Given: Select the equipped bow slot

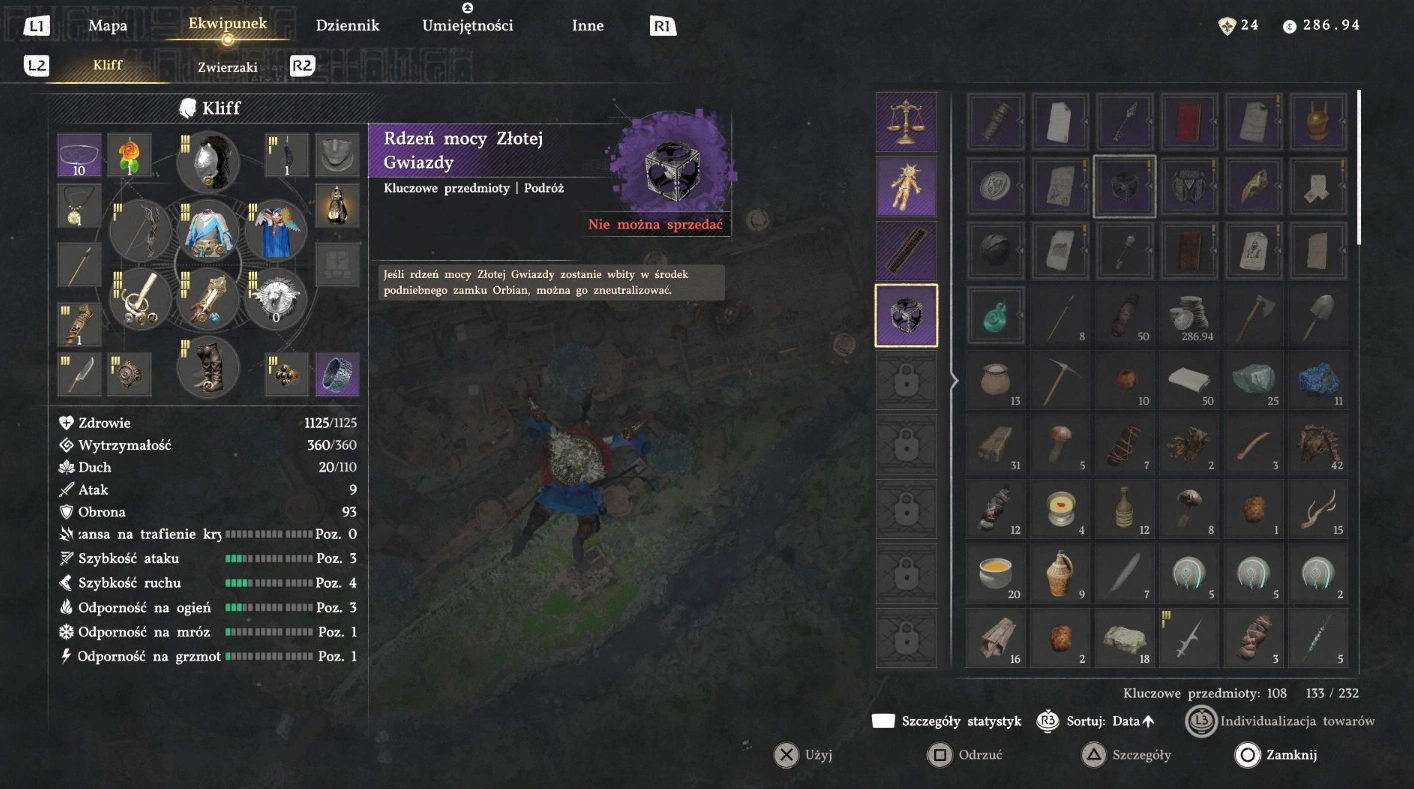Looking at the screenshot, I should coord(141,230).
